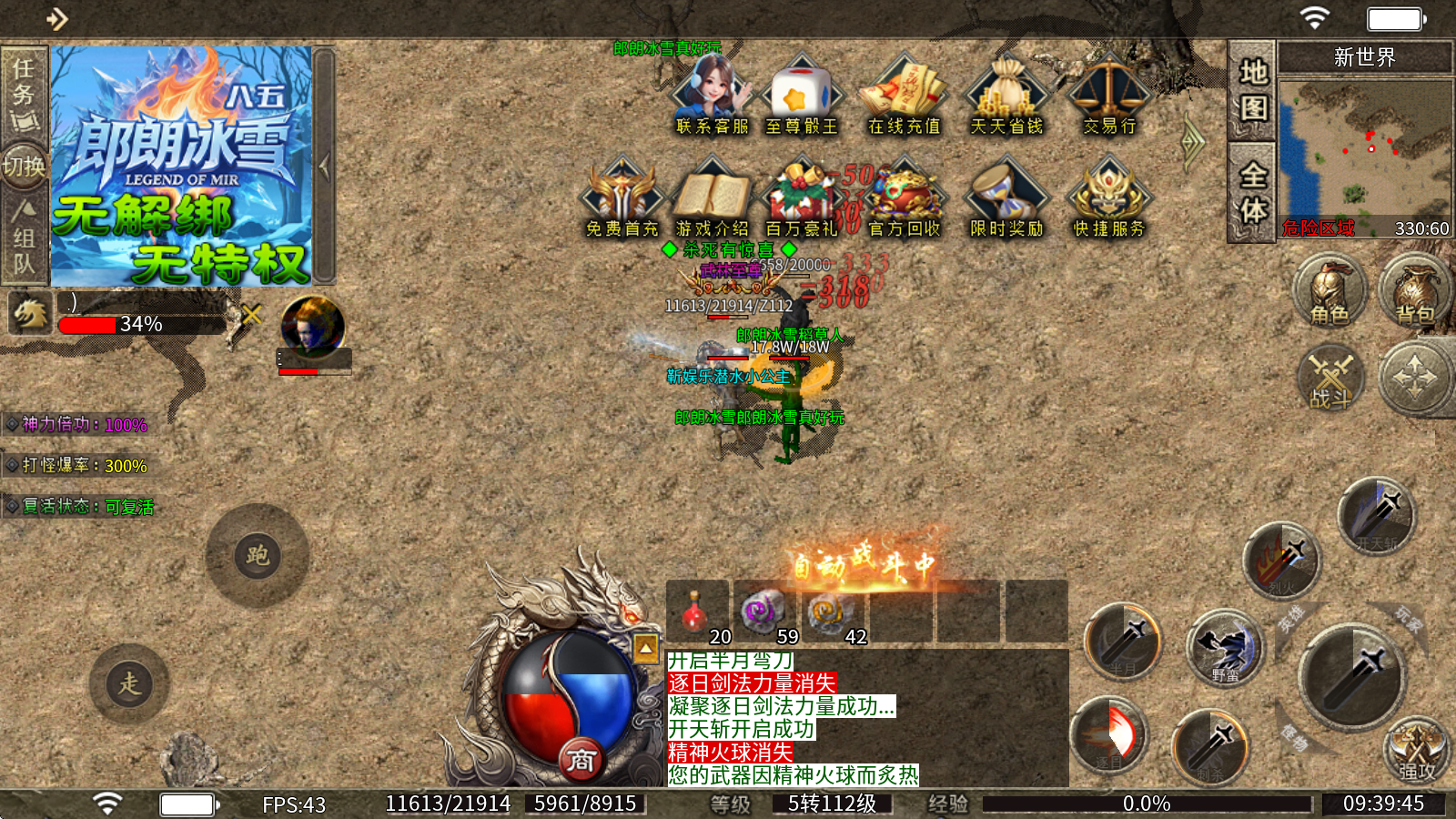The width and height of the screenshot is (1456, 819).
Task: Open the 至尊骰王 dice game
Action: pos(801,96)
